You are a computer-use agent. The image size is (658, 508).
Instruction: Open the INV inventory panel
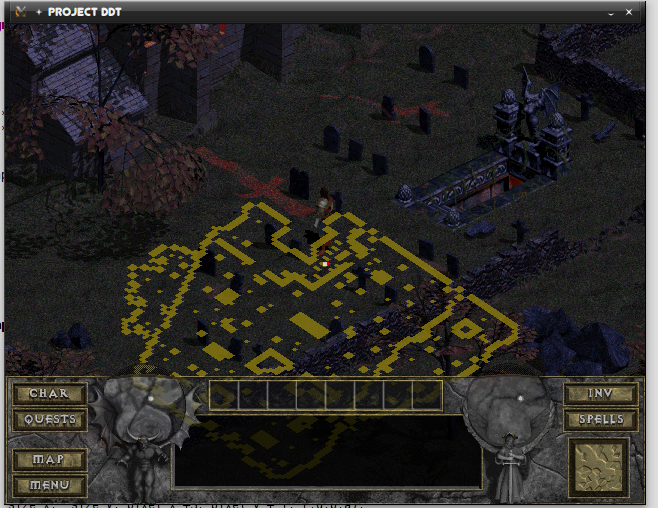pyautogui.click(x=601, y=394)
